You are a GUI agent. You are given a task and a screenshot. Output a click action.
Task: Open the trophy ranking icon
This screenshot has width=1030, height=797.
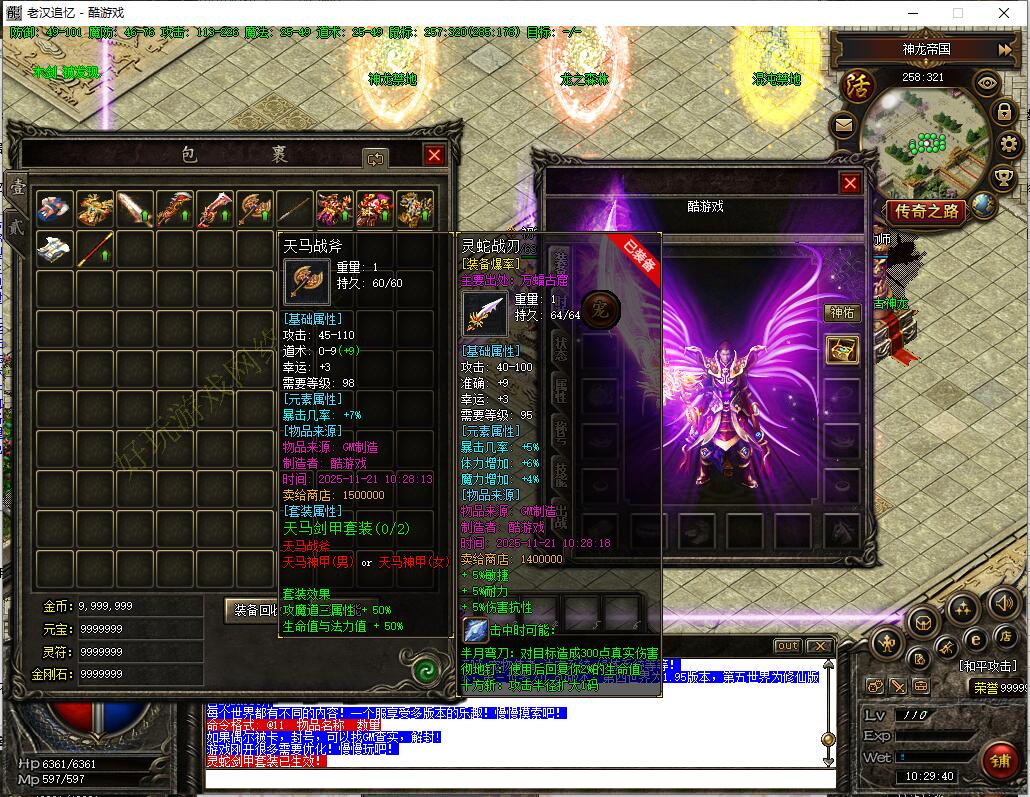tap(1003, 179)
